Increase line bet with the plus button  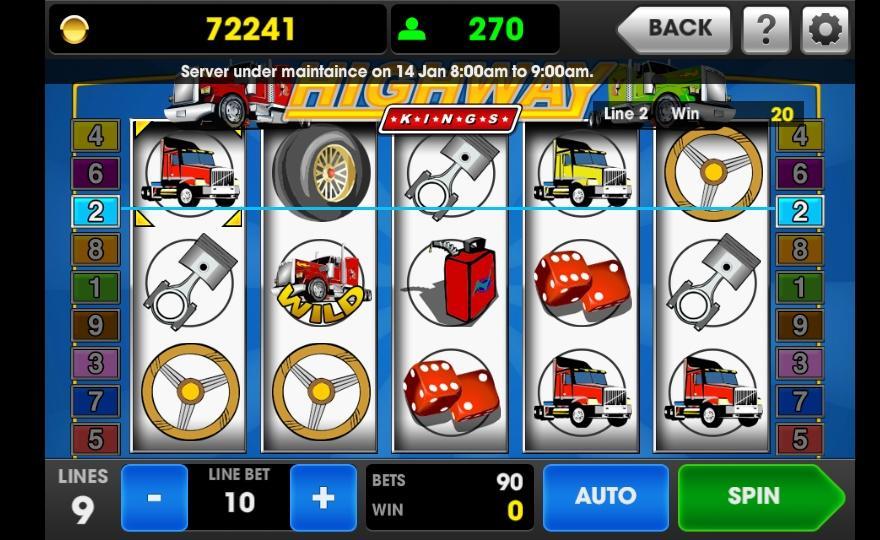pos(323,497)
